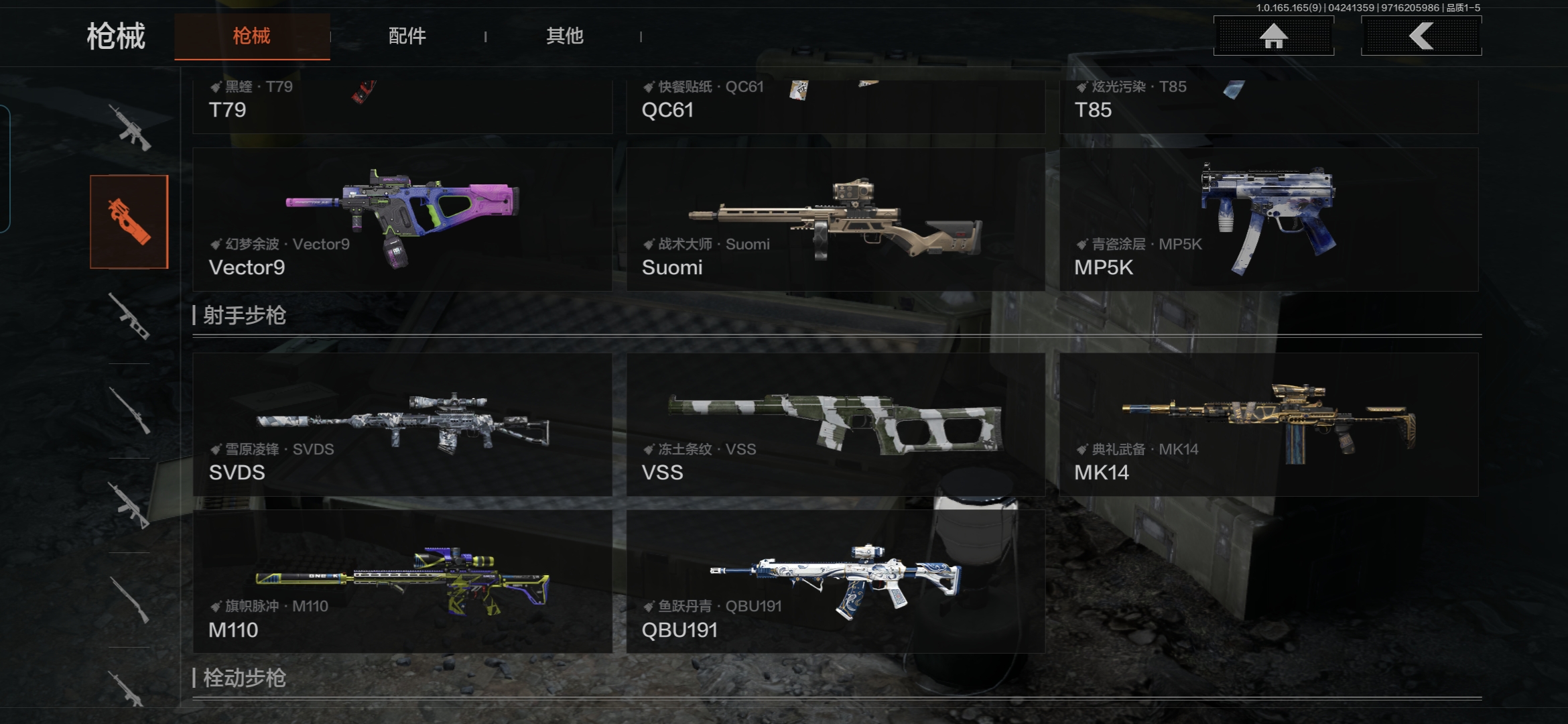1568x724 pixels.
Task: Select the T79 weapon card
Action: point(402,106)
